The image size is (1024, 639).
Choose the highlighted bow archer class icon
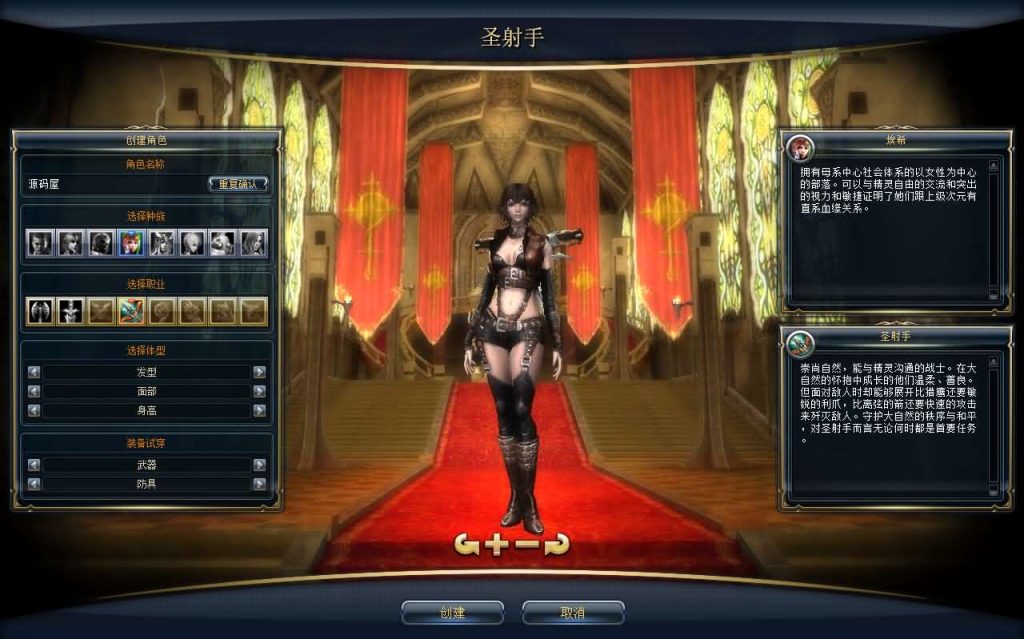pos(131,311)
